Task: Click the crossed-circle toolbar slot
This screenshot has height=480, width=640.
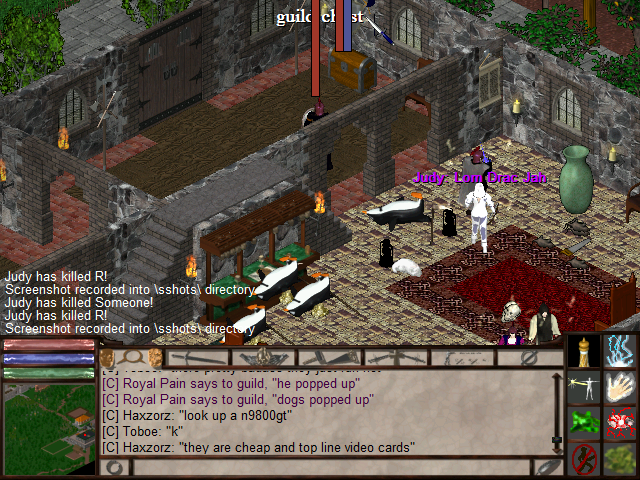Action: pos(528,357)
